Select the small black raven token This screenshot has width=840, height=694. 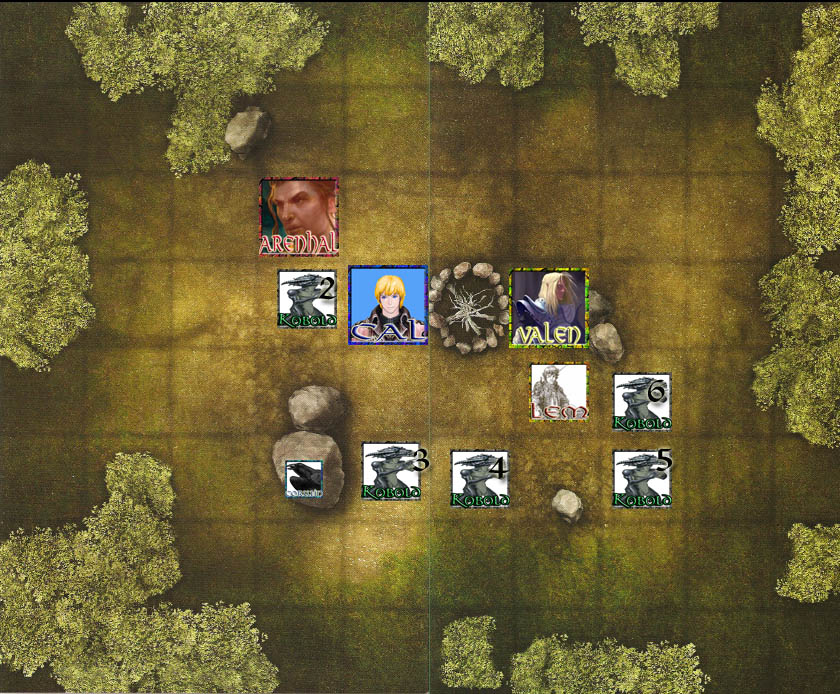304,479
